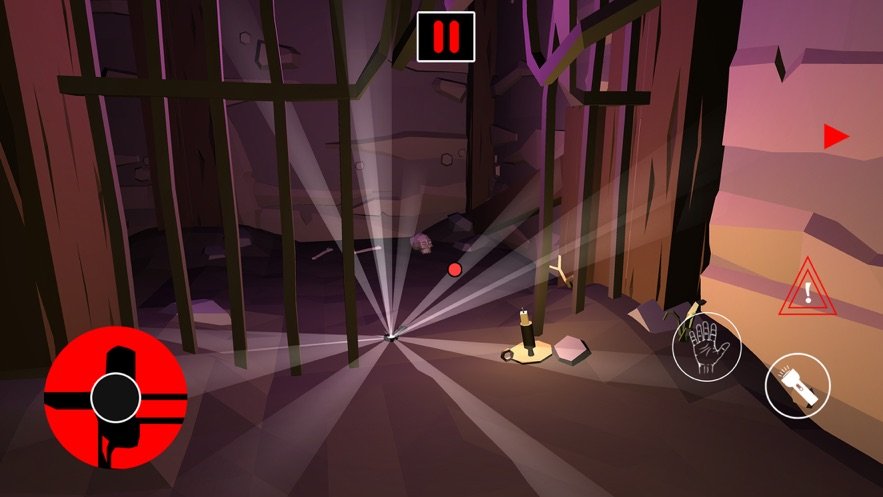Tap the hand interact button
Viewport: 883px width, 497px height.
706,347
